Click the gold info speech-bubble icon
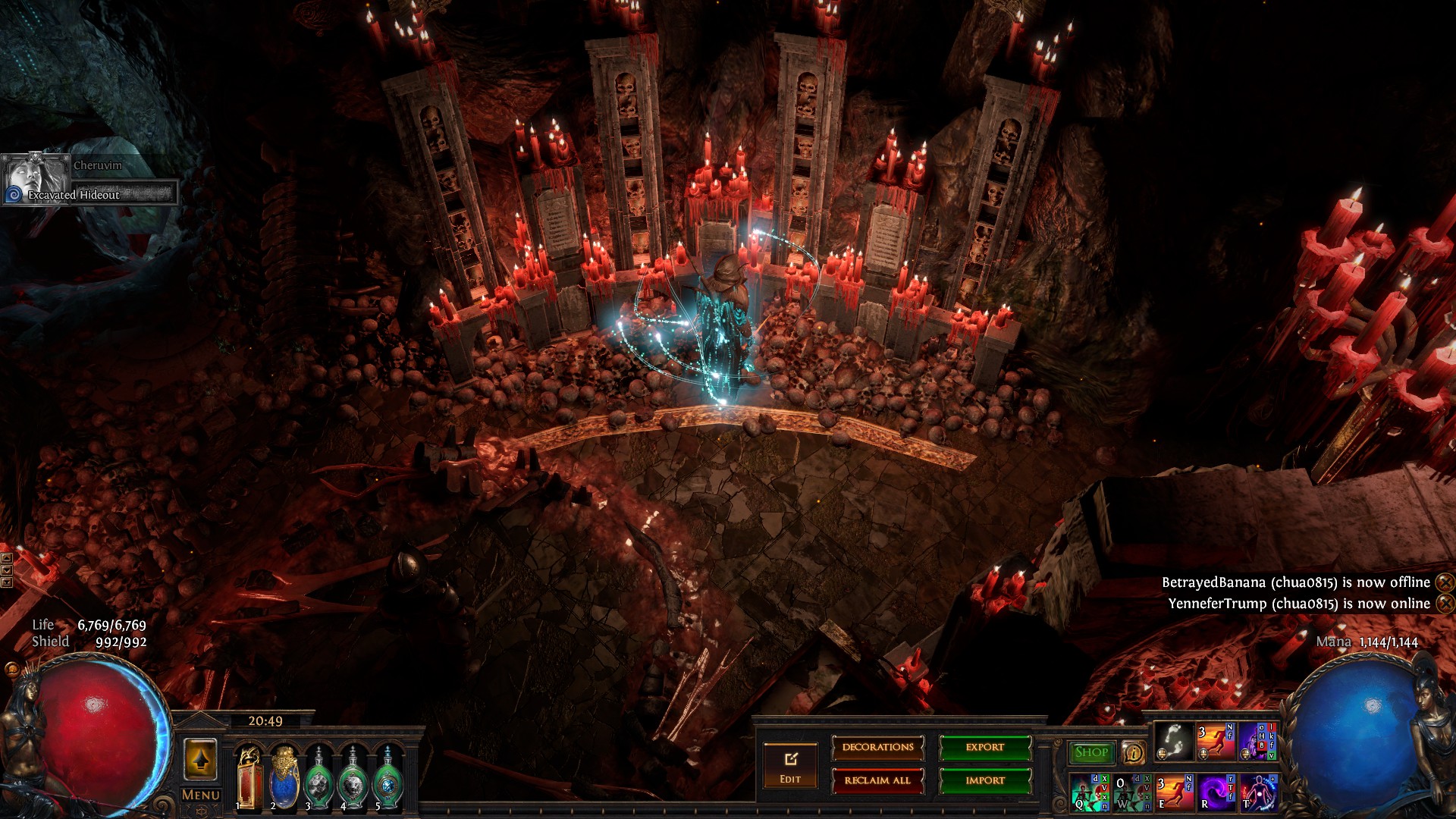This screenshot has height=819, width=1456. click(x=1134, y=752)
